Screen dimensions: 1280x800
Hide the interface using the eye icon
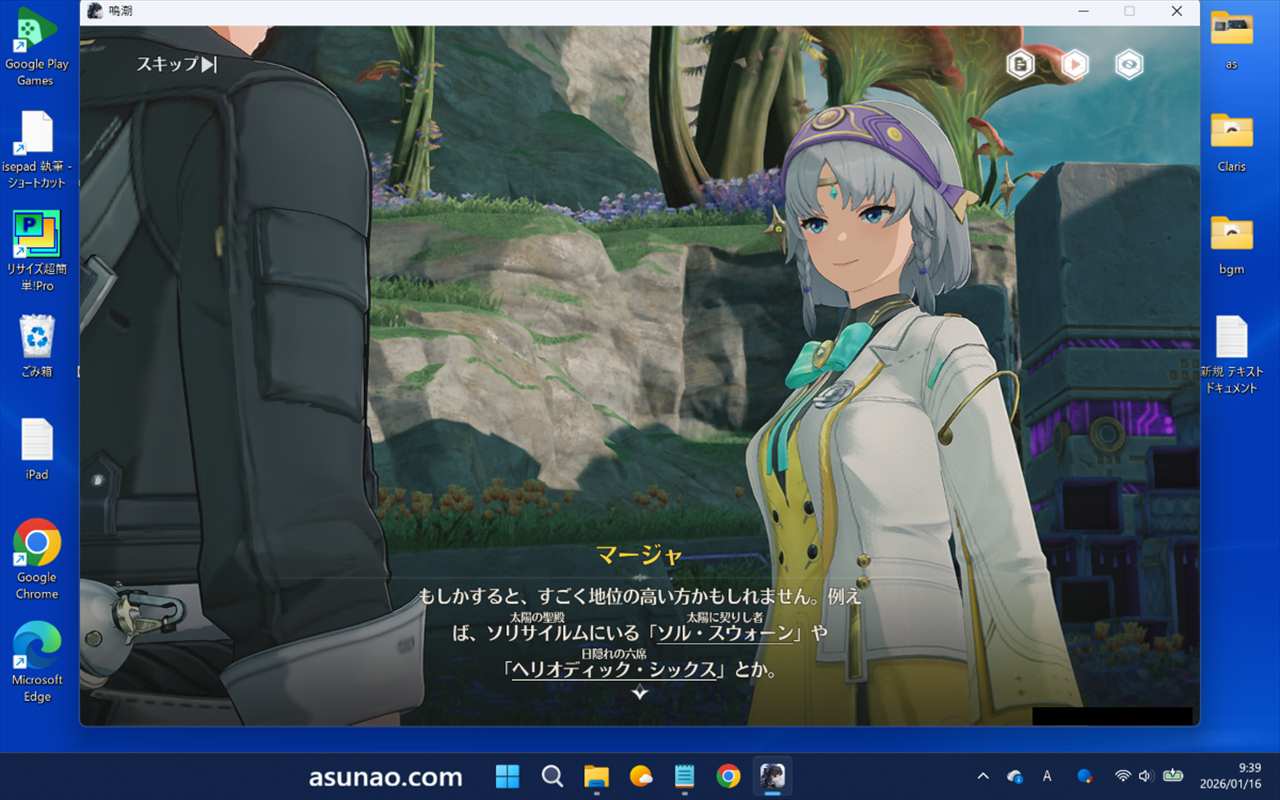point(1129,65)
